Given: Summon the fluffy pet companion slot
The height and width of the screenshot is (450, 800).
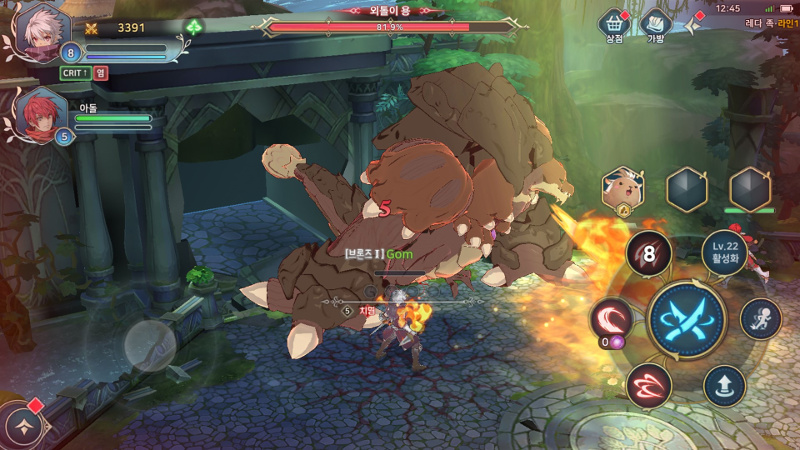Looking at the screenshot, I should pos(622,188).
